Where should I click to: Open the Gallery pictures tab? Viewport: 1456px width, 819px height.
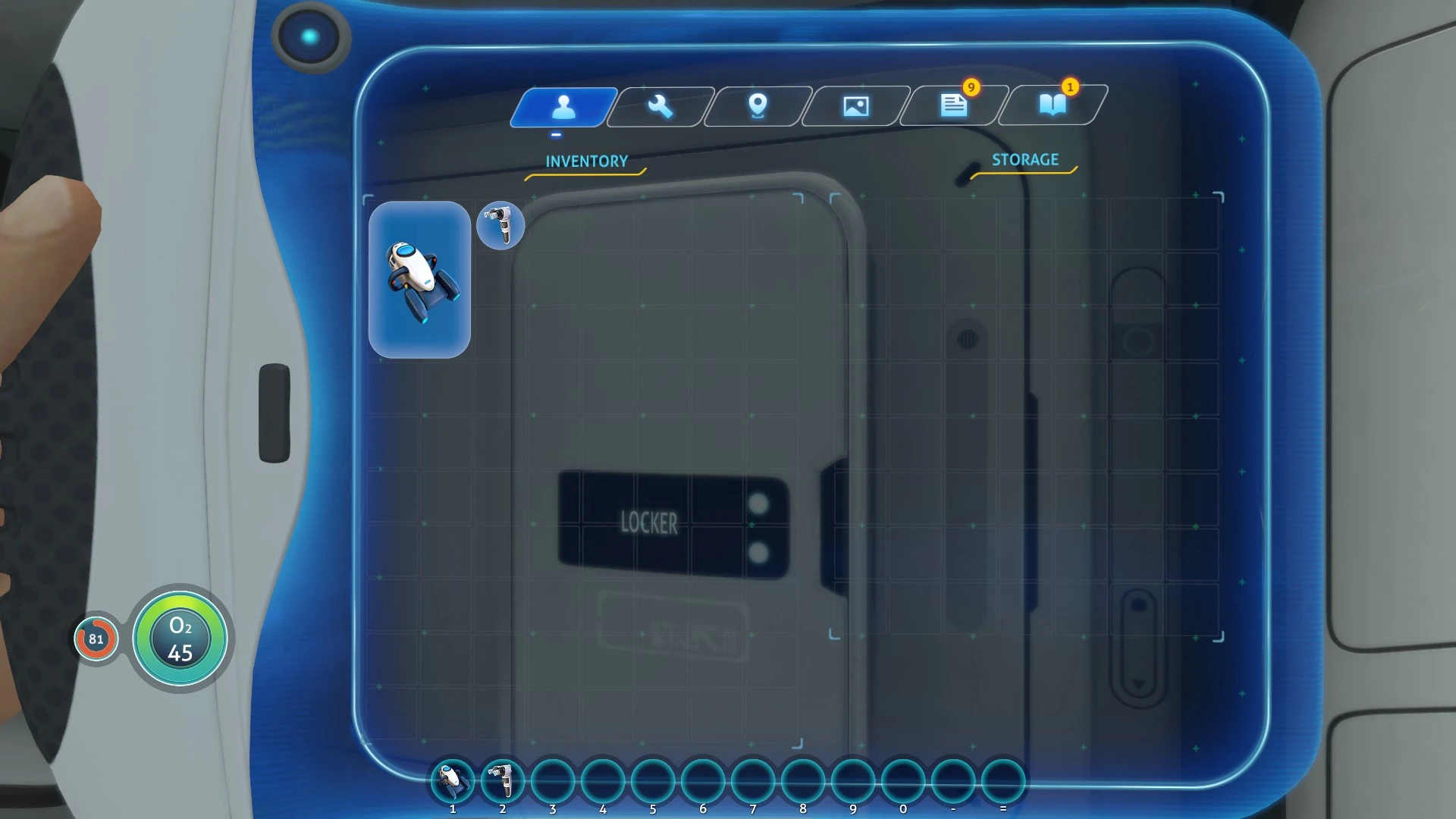point(855,106)
